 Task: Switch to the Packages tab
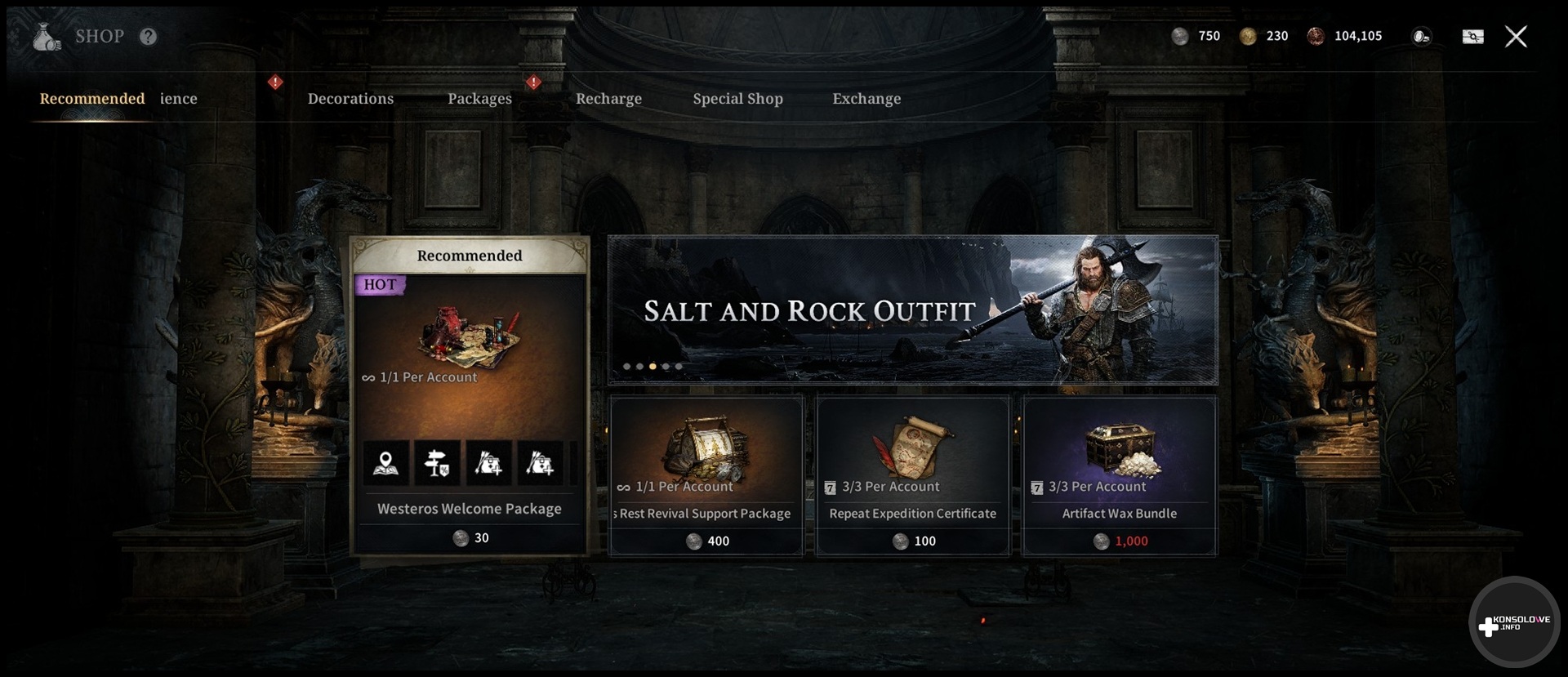[479, 99]
